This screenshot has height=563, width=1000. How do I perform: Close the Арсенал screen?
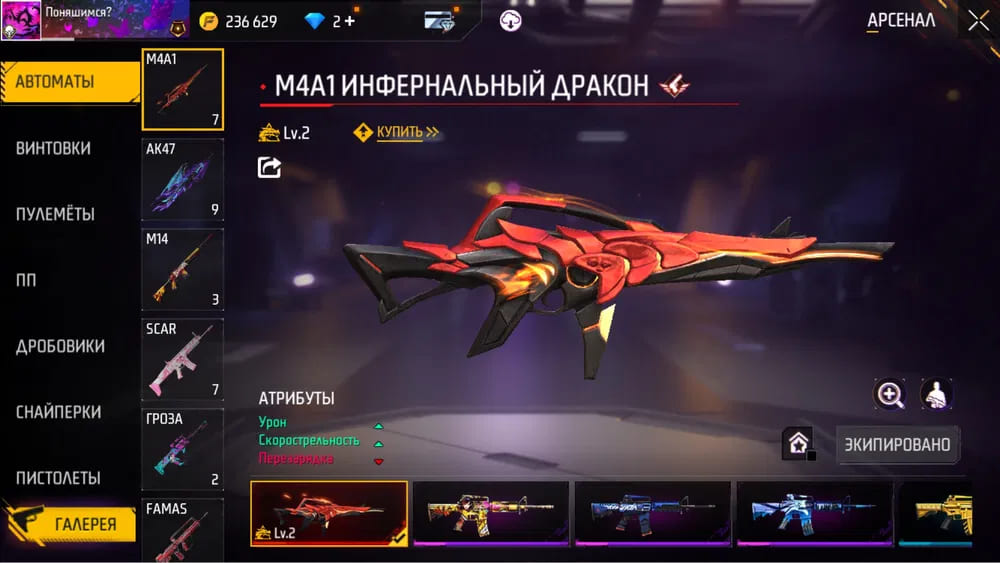pyautogui.click(x=977, y=21)
